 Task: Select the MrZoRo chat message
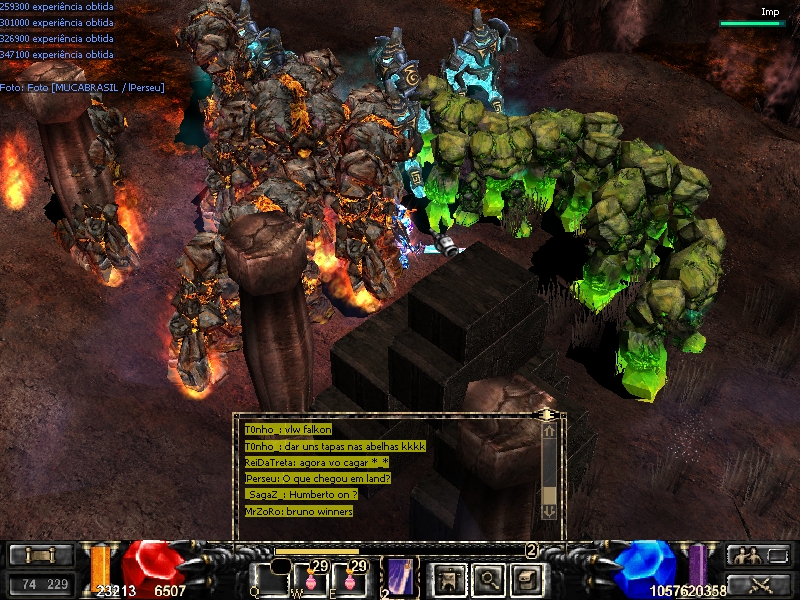point(299,511)
